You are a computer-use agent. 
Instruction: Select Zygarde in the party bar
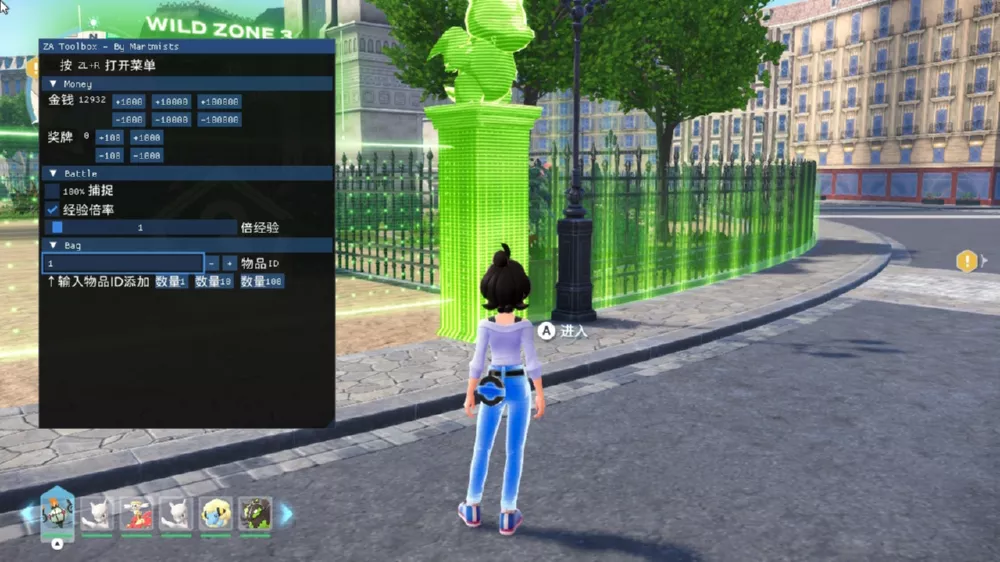255,514
